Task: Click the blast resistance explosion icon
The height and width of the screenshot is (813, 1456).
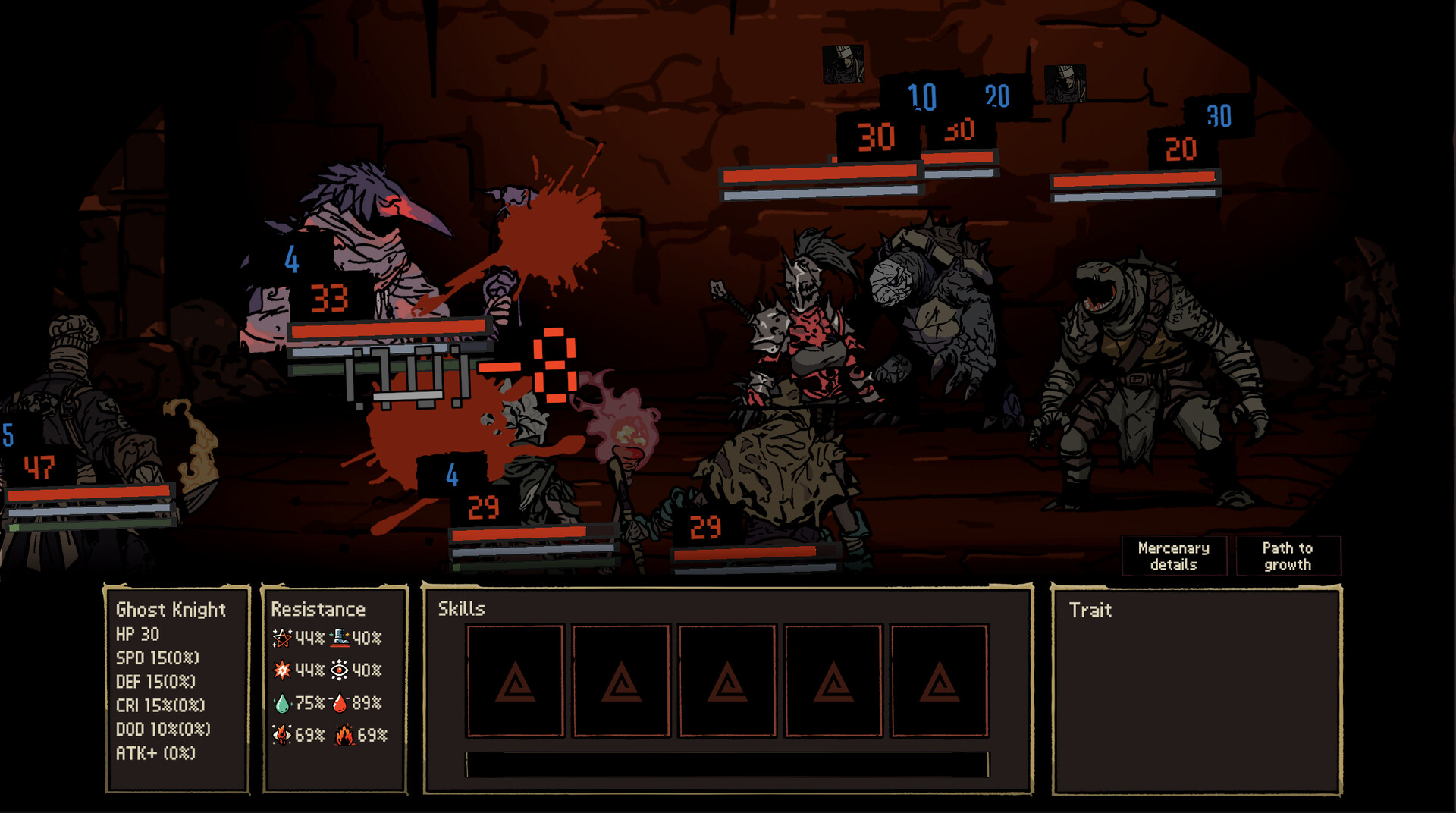Action: tap(281, 671)
